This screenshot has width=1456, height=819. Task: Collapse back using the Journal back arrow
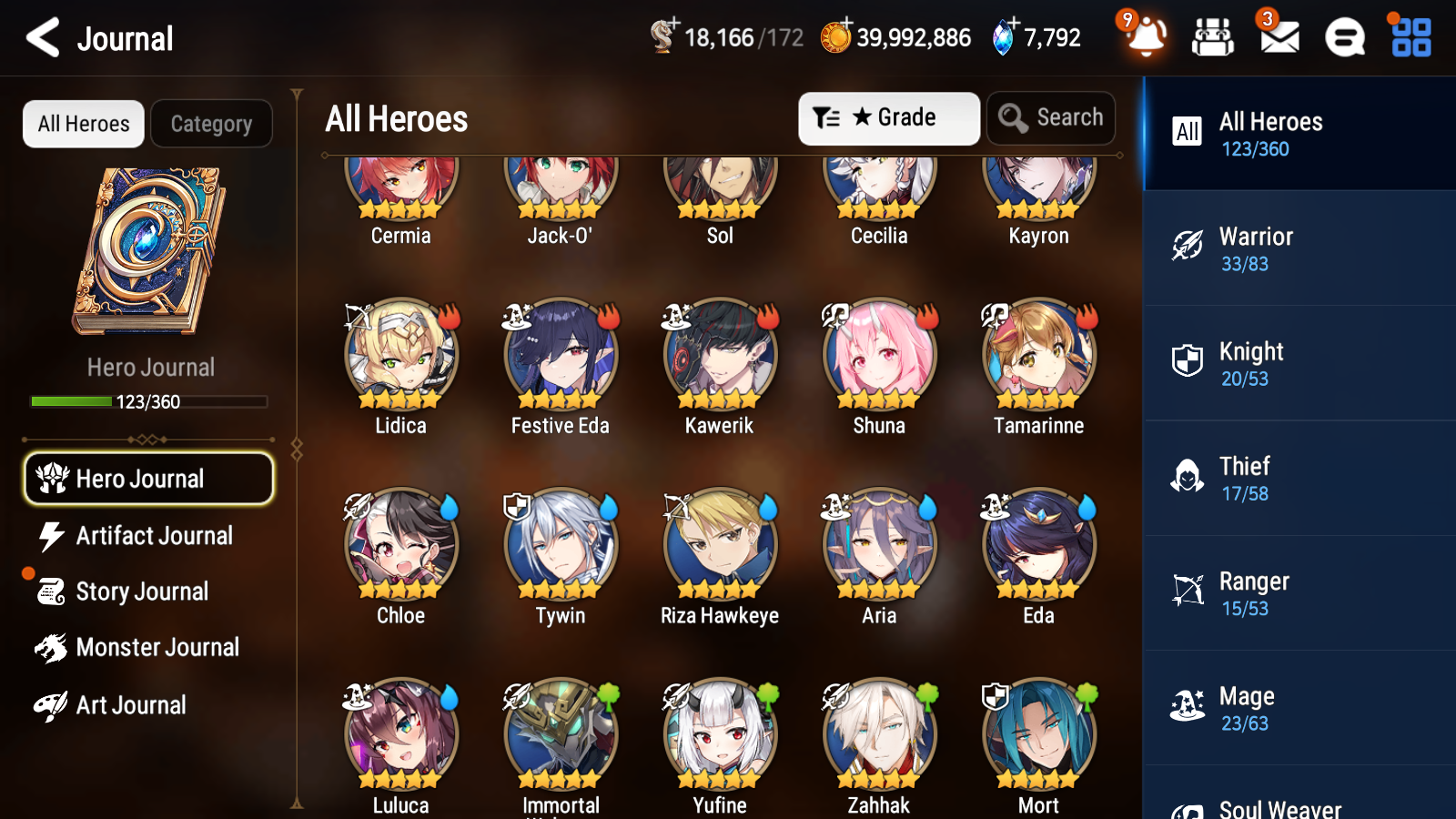40,38
